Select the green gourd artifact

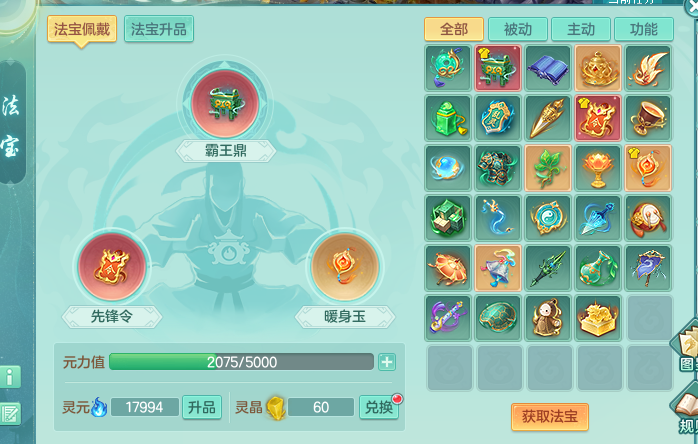[x=598, y=268]
